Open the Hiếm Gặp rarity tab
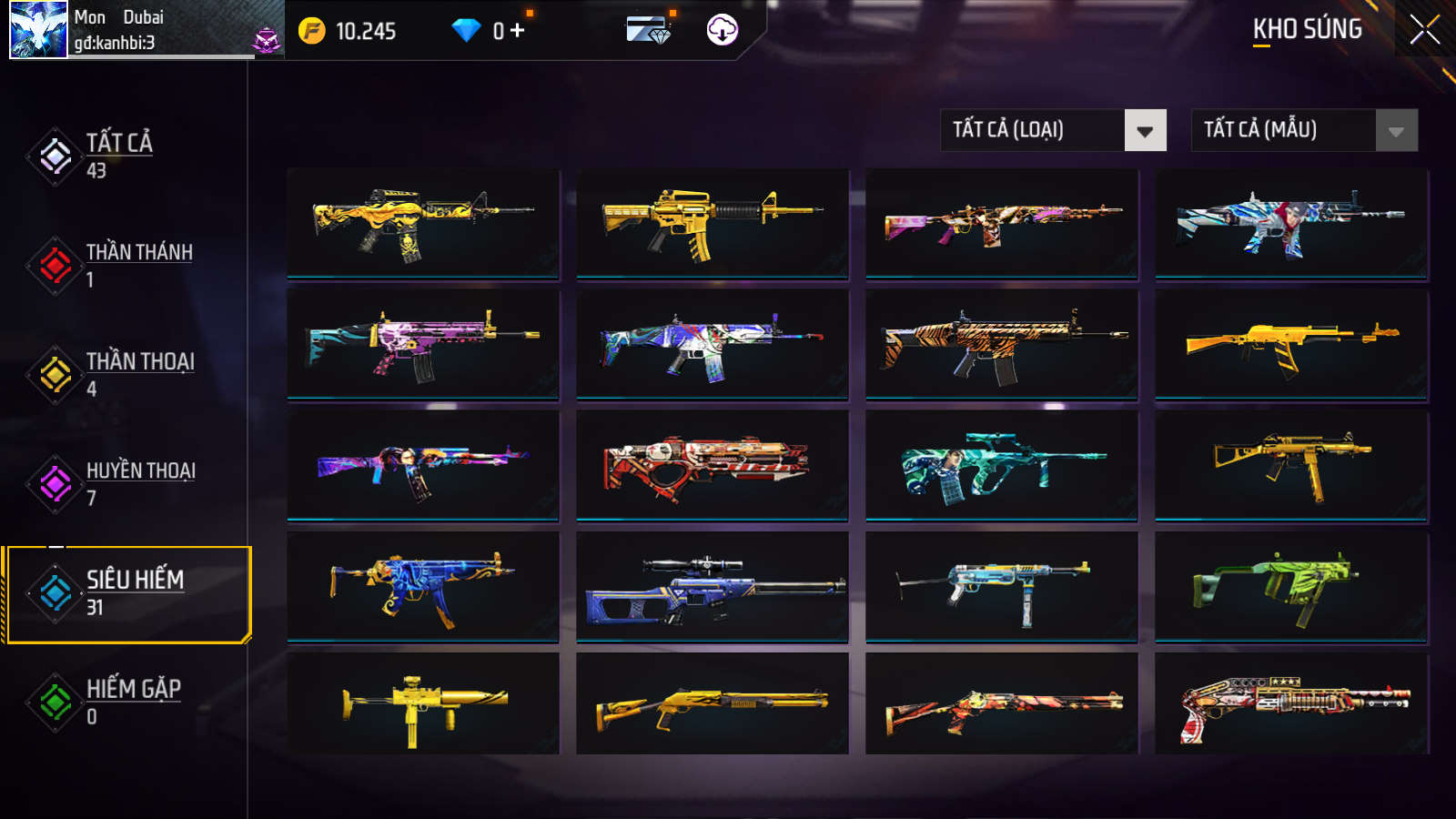Screen dimensions: 1456x819 (133, 701)
